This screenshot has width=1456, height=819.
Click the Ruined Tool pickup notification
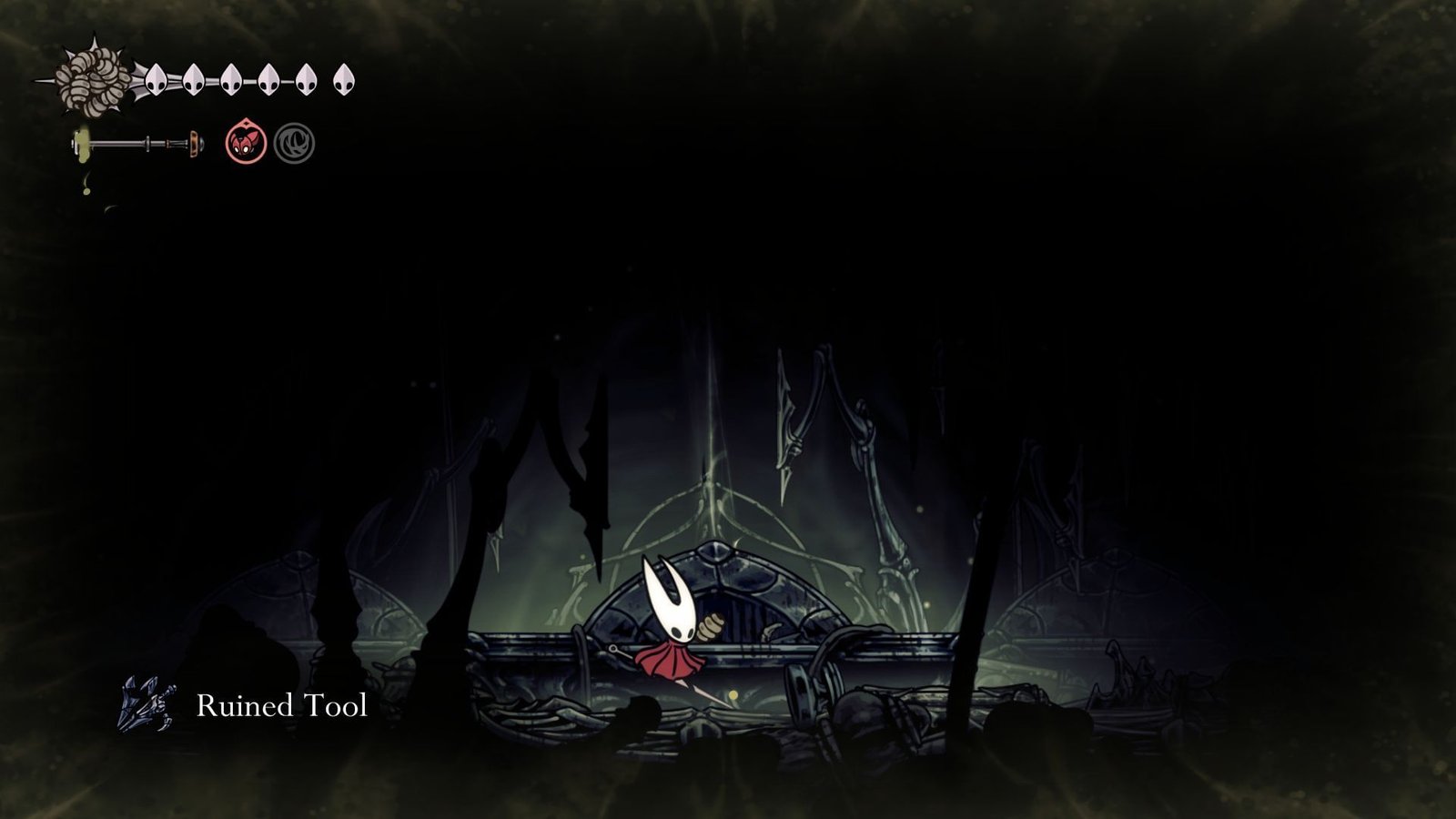point(246,704)
